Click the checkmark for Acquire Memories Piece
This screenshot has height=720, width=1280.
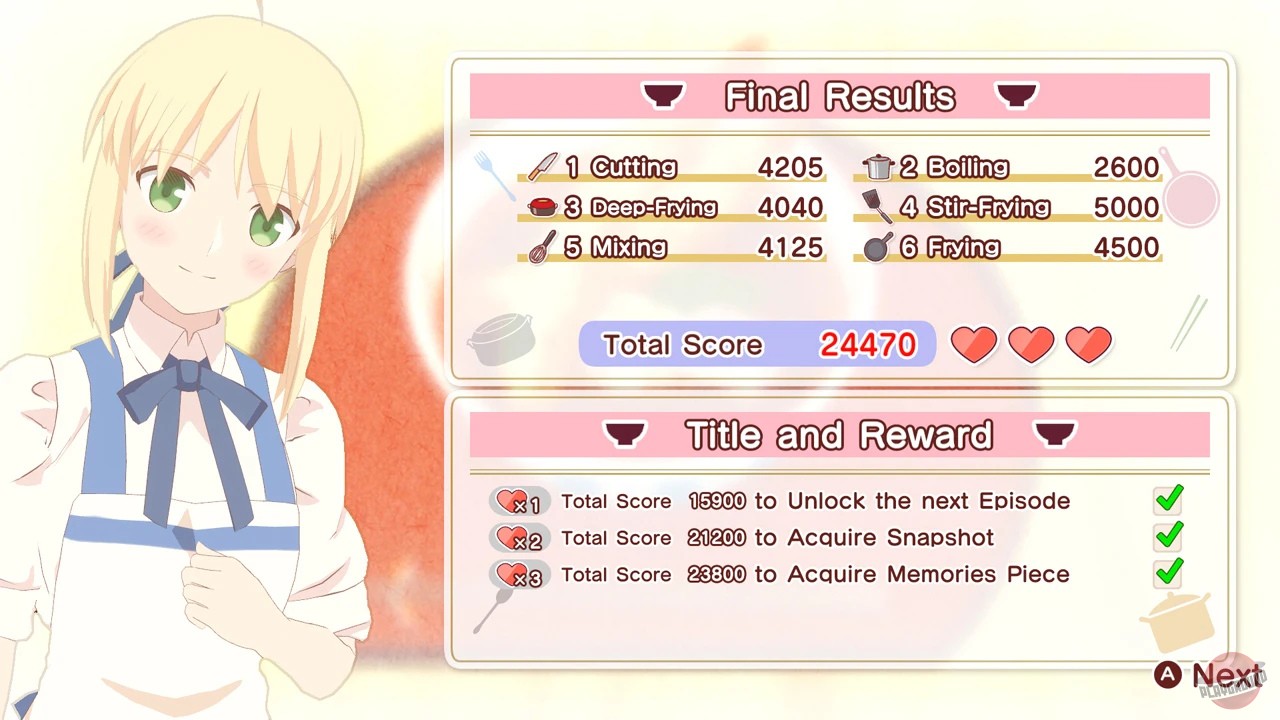(x=1168, y=573)
